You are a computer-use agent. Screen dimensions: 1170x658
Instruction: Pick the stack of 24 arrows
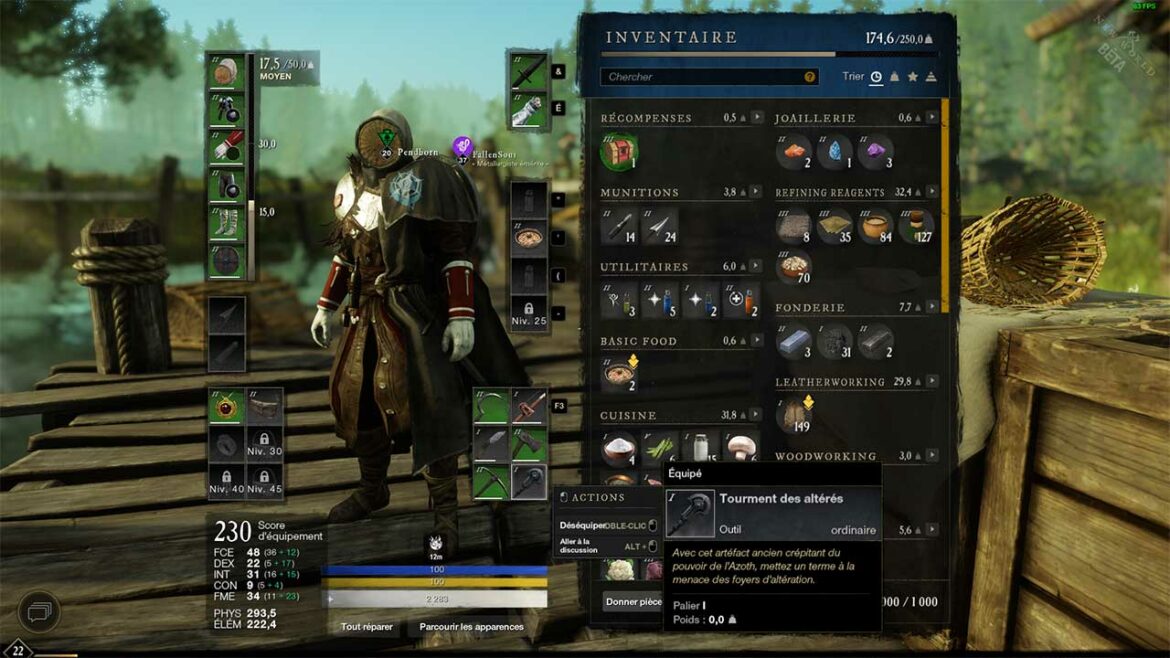point(659,225)
